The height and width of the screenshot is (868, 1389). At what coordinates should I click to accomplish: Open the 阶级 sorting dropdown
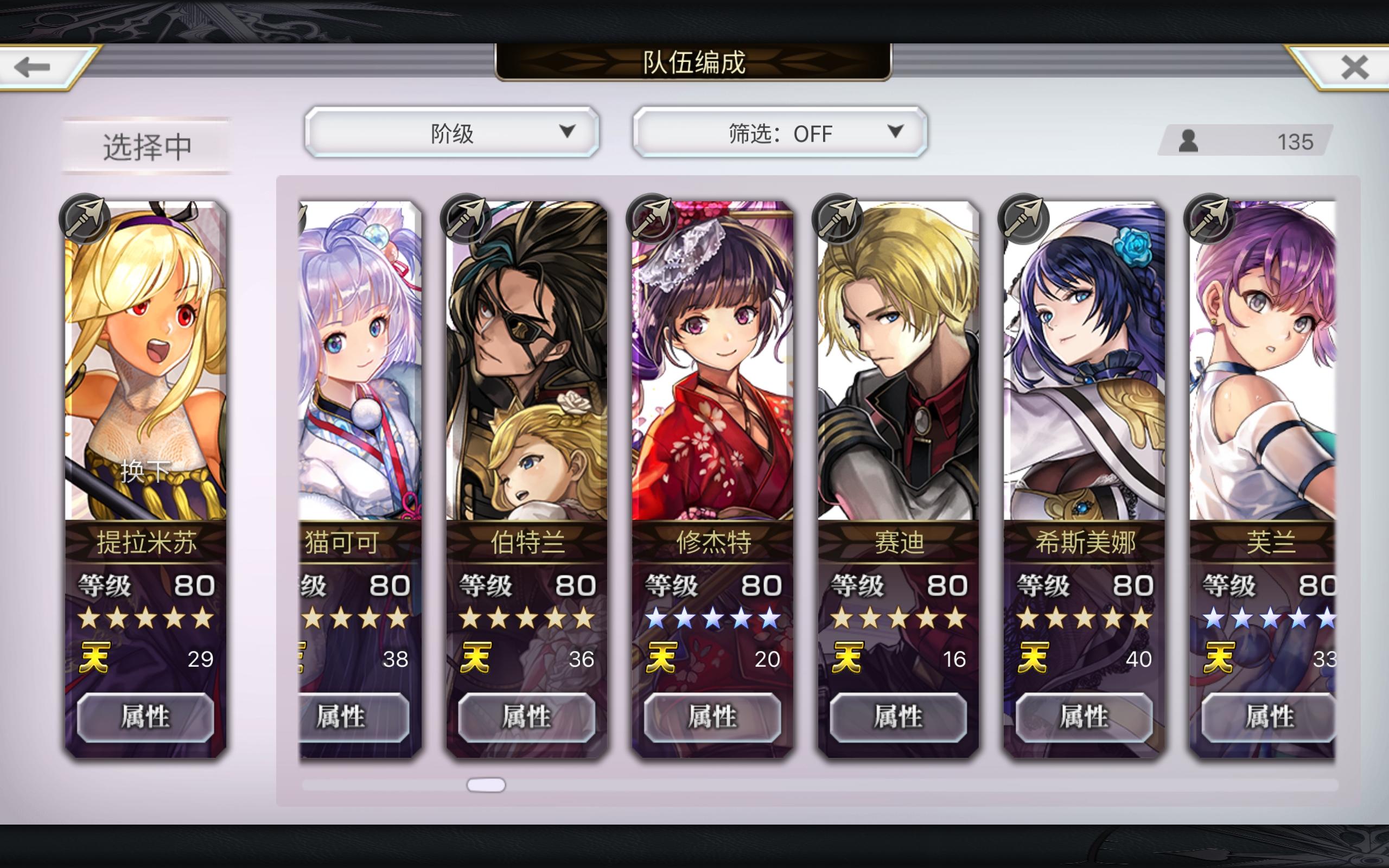click(x=454, y=133)
